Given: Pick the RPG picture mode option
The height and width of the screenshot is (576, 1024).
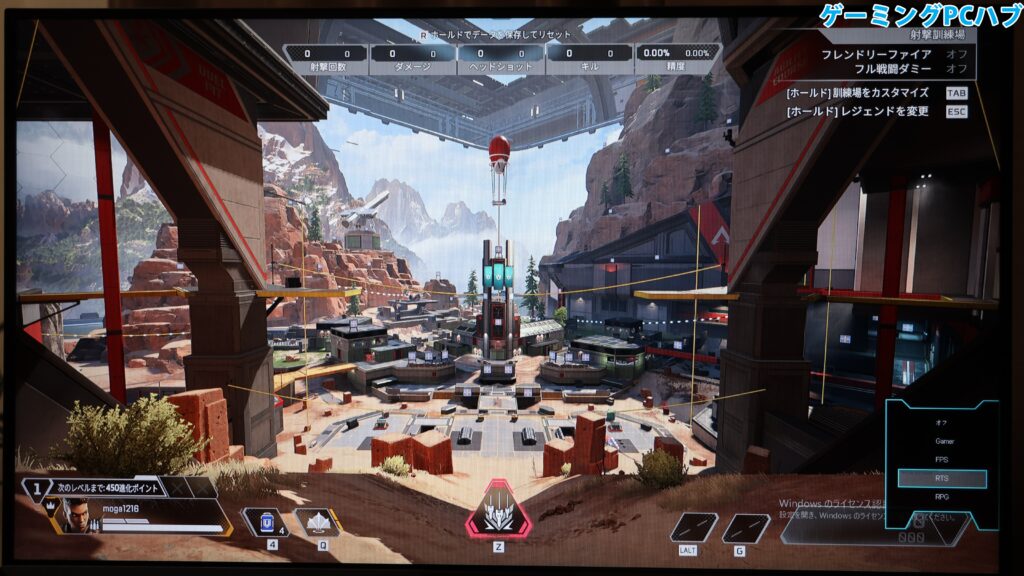Looking at the screenshot, I should tap(941, 497).
